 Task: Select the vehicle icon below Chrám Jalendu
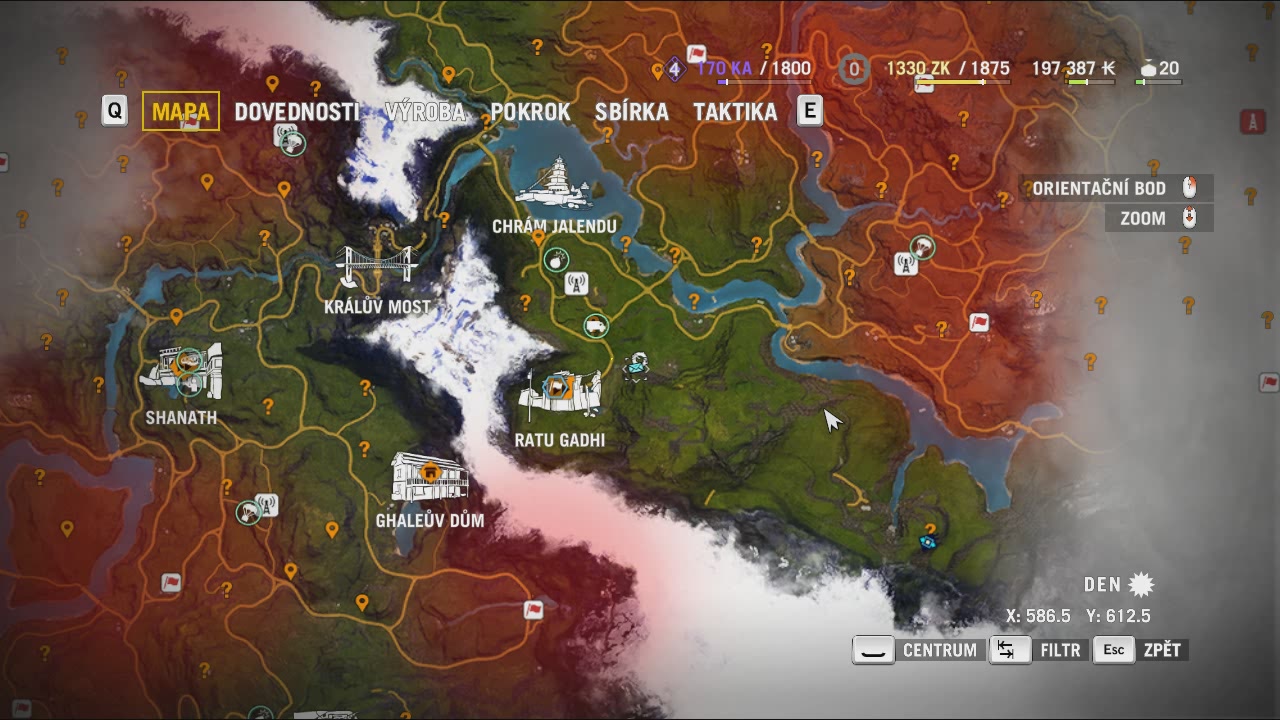tap(597, 326)
